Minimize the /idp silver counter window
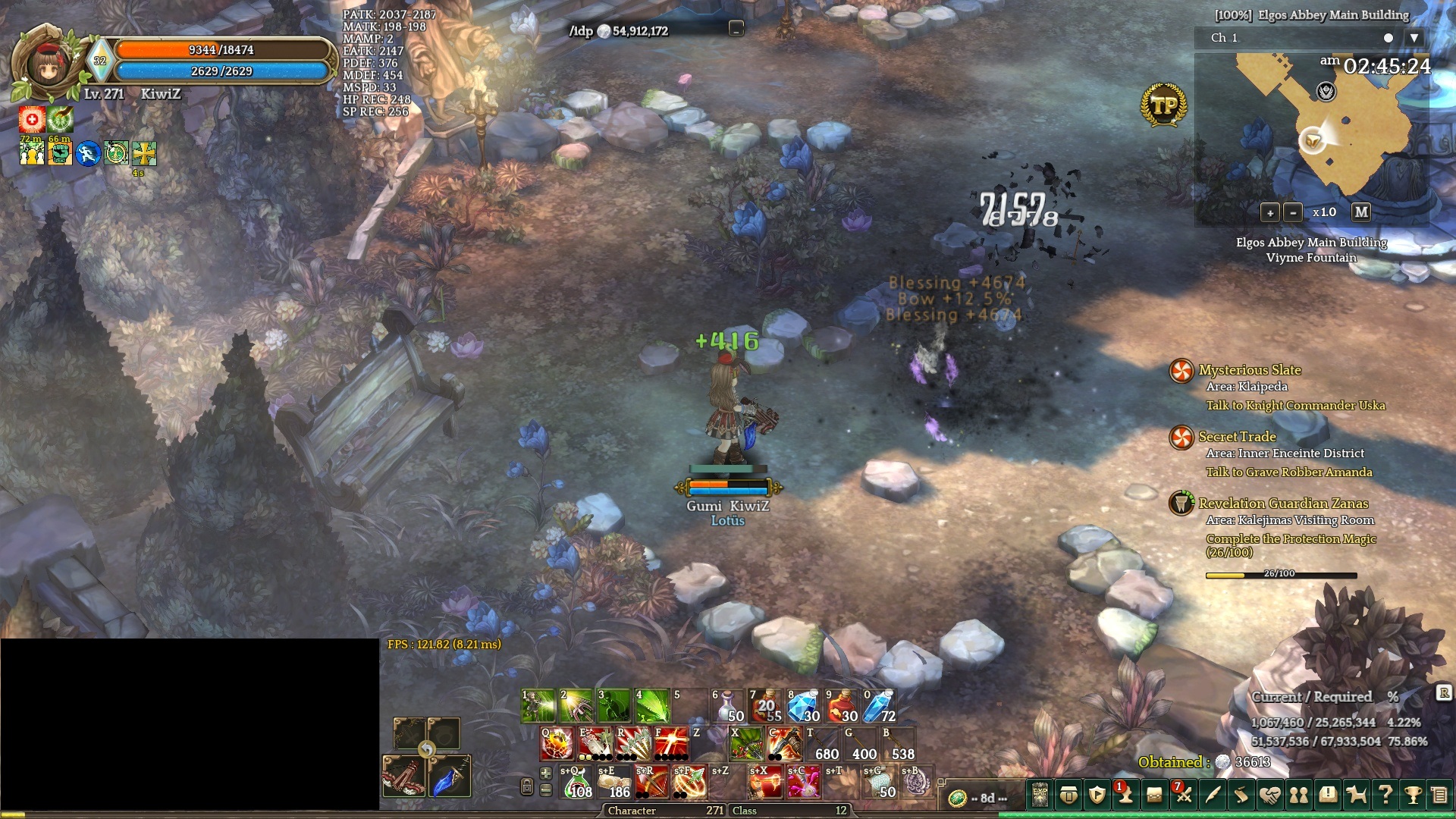1456x819 pixels. (x=736, y=29)
